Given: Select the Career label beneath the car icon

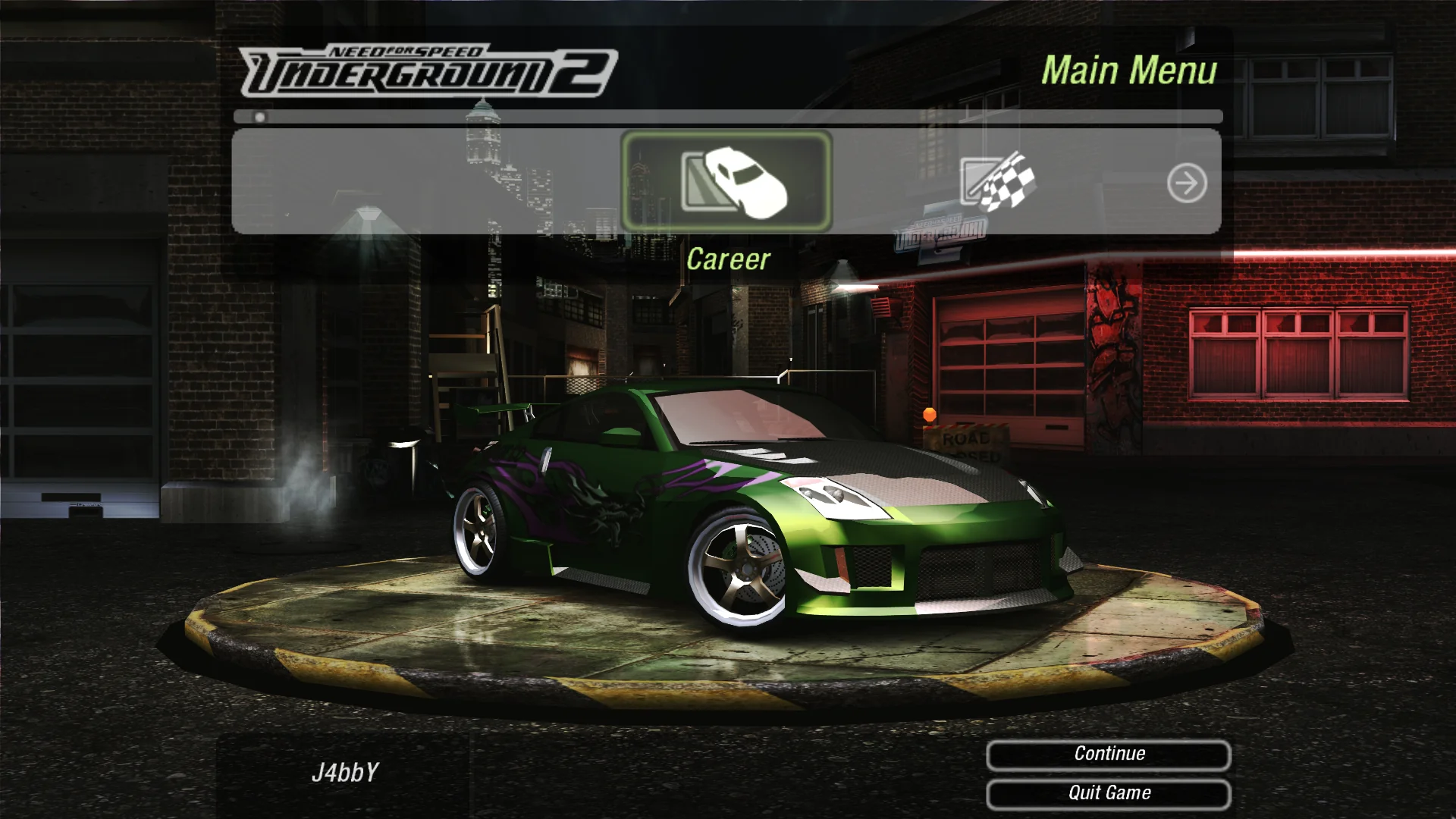Looking at the screenshot, I should coord(727,259).
